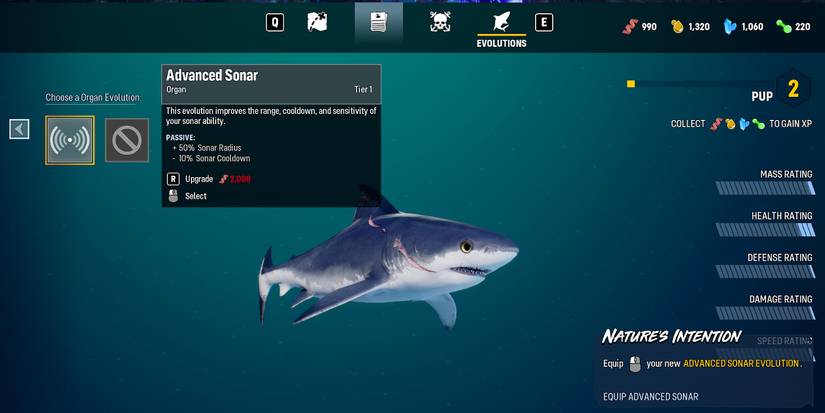Choose the empty no-evolution slot

click(x=127, y=140)
